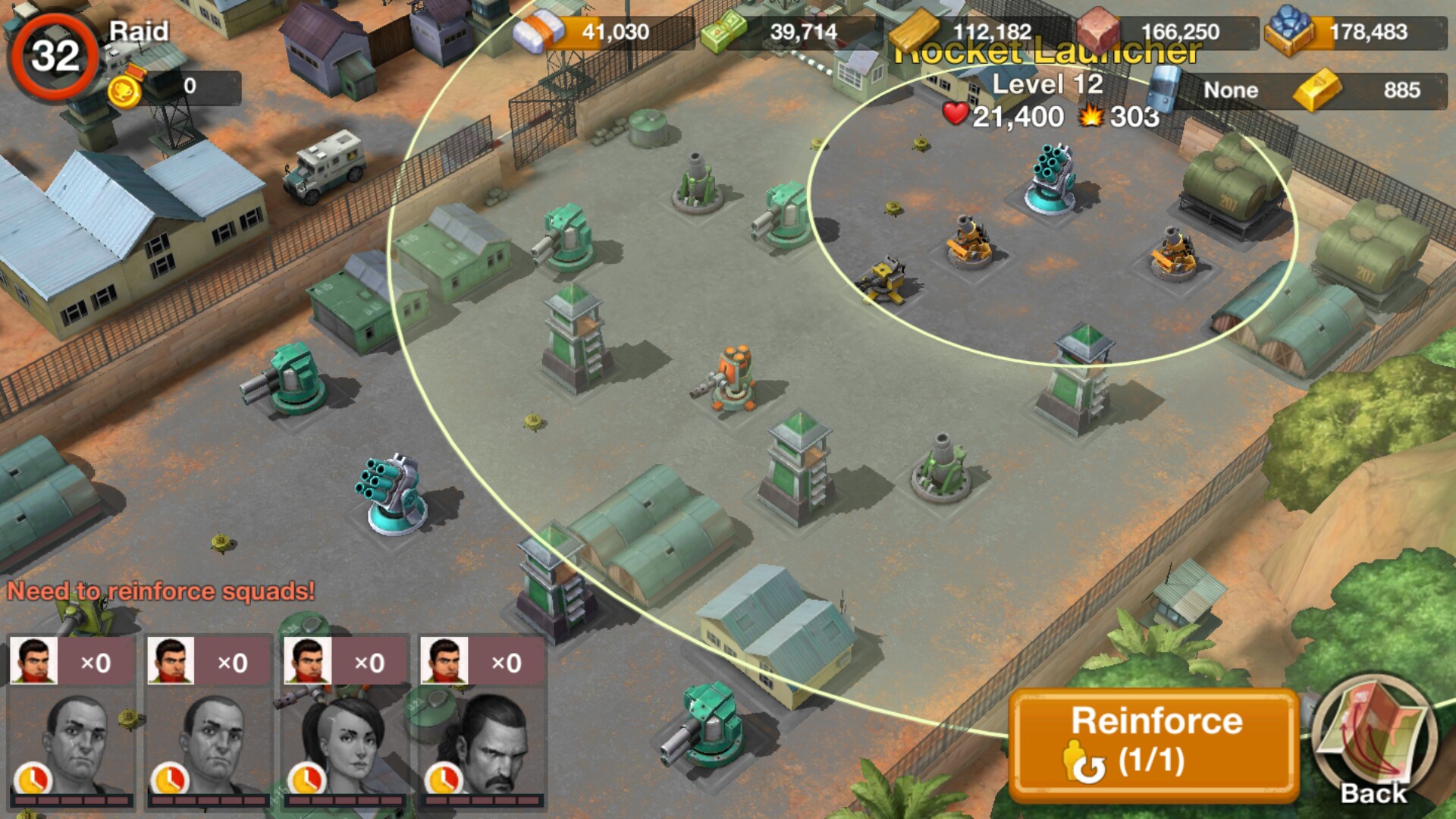Choose the mustached man's squad card
This screenshot has width=1456, height=819.
click(482, 721)
